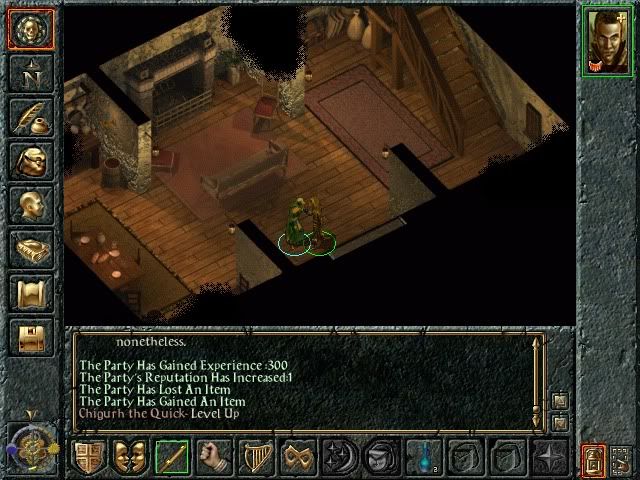Open the priest scroll button

(x=29, y=293)
